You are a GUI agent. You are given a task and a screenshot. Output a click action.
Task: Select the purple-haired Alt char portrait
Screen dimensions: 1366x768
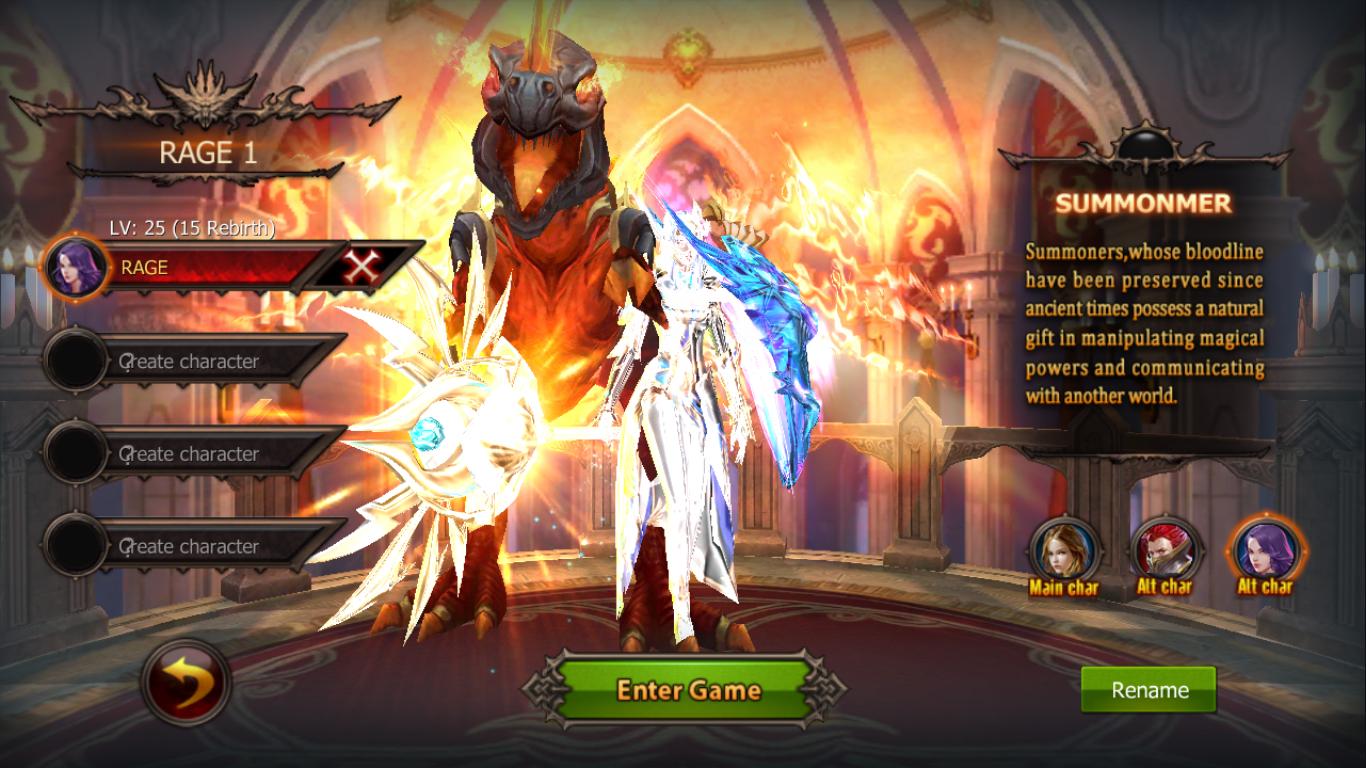pos(1266,552)
